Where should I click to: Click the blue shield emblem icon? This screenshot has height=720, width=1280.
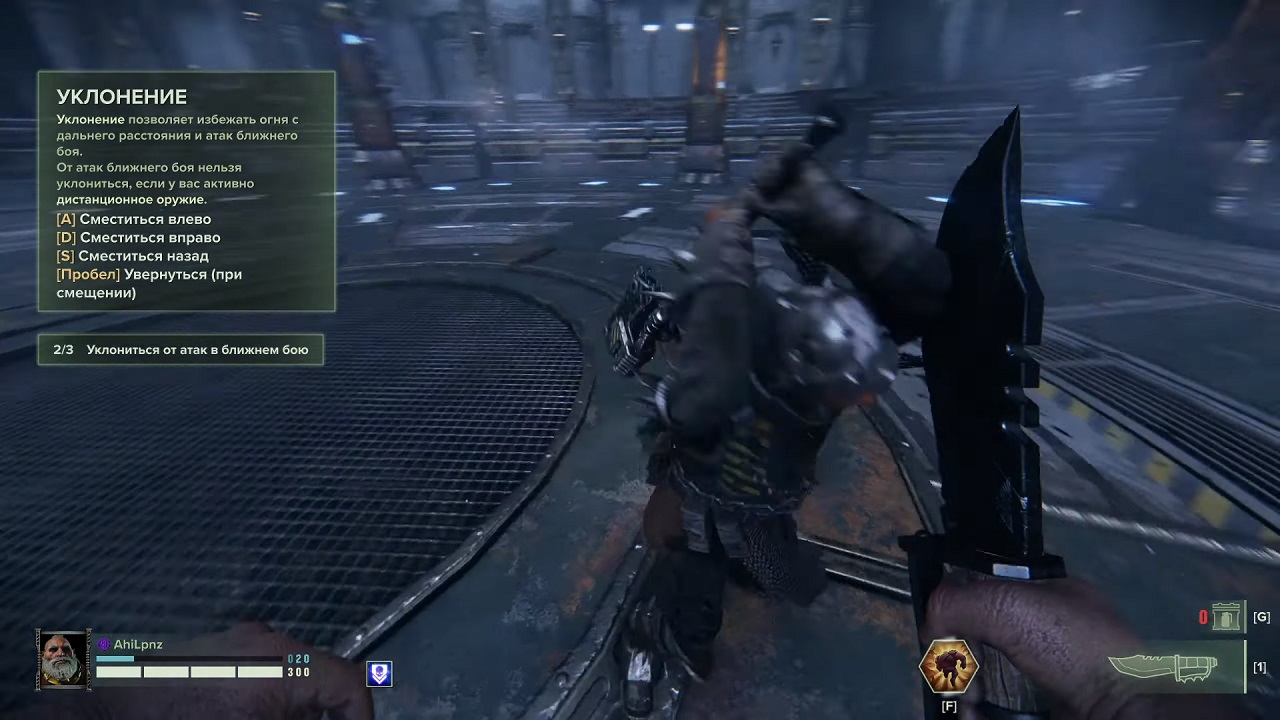[379, 674]
